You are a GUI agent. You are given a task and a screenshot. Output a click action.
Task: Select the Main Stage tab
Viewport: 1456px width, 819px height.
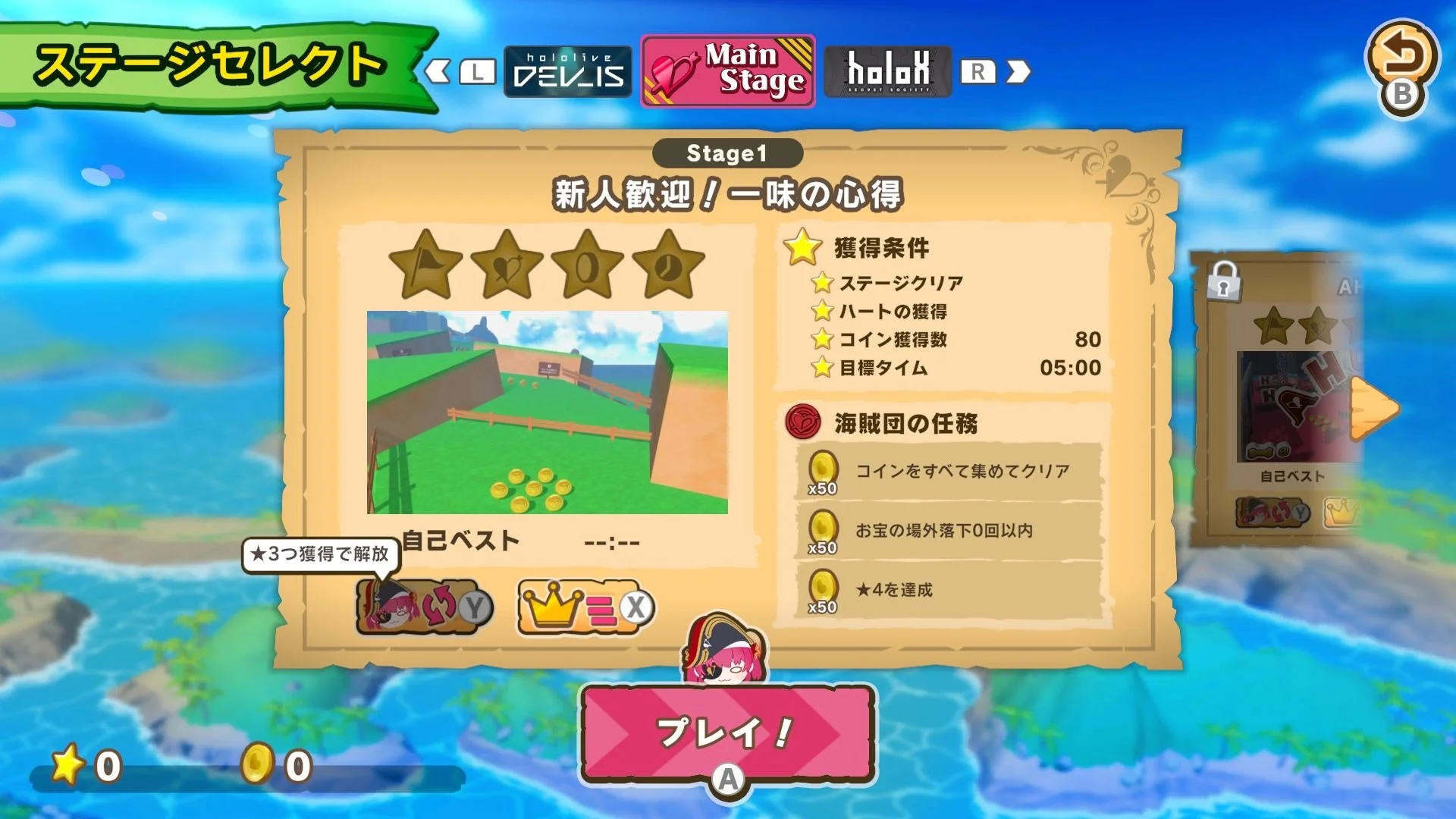click(726, 72)
